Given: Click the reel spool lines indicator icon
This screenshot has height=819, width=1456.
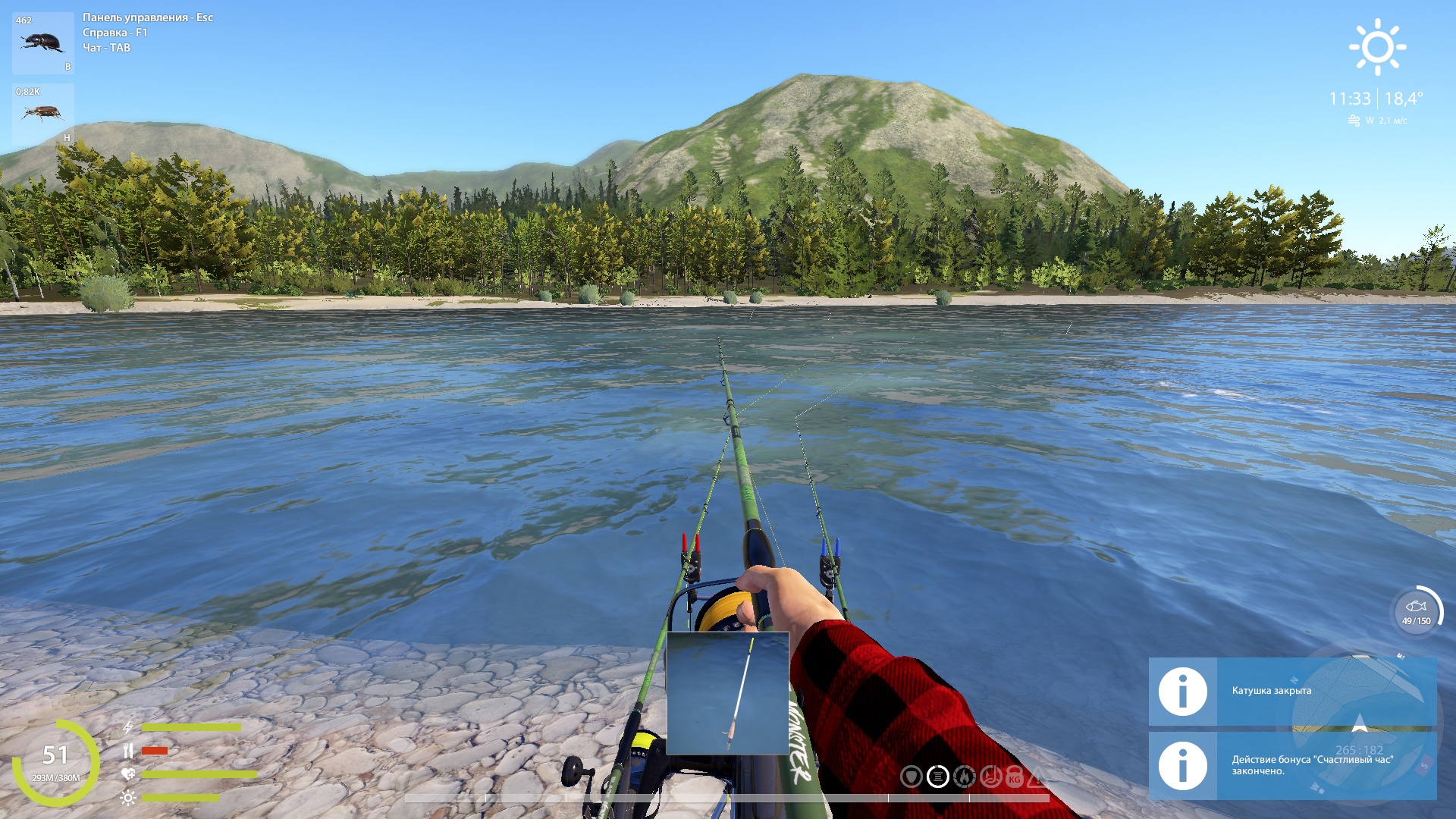Looking at the screenshot, I should tap(938, 777).
